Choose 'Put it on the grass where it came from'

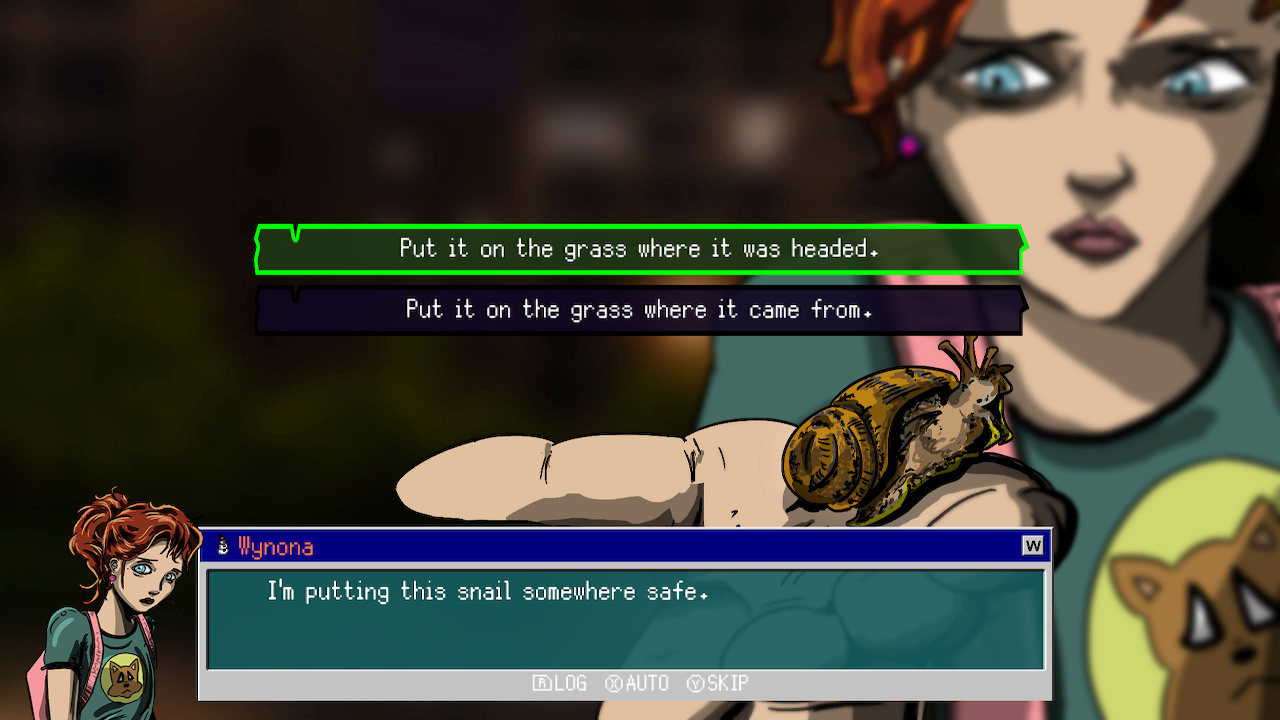(640, 310)
